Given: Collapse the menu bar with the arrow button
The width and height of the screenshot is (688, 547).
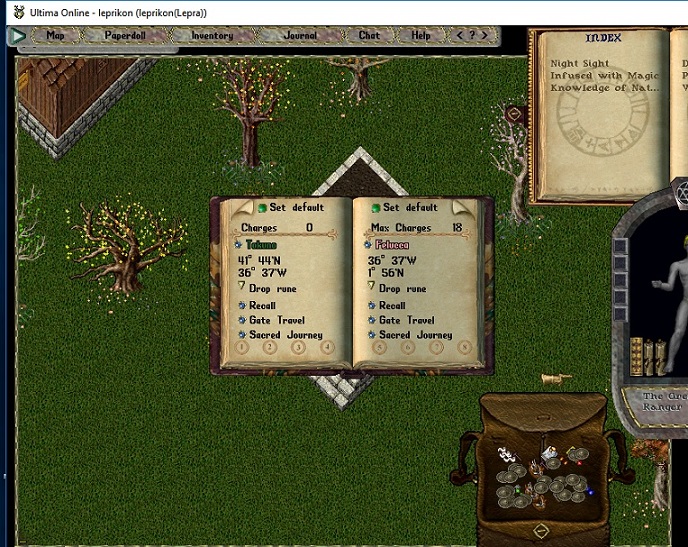Looking at the screenshot, I should pos(18,35).
